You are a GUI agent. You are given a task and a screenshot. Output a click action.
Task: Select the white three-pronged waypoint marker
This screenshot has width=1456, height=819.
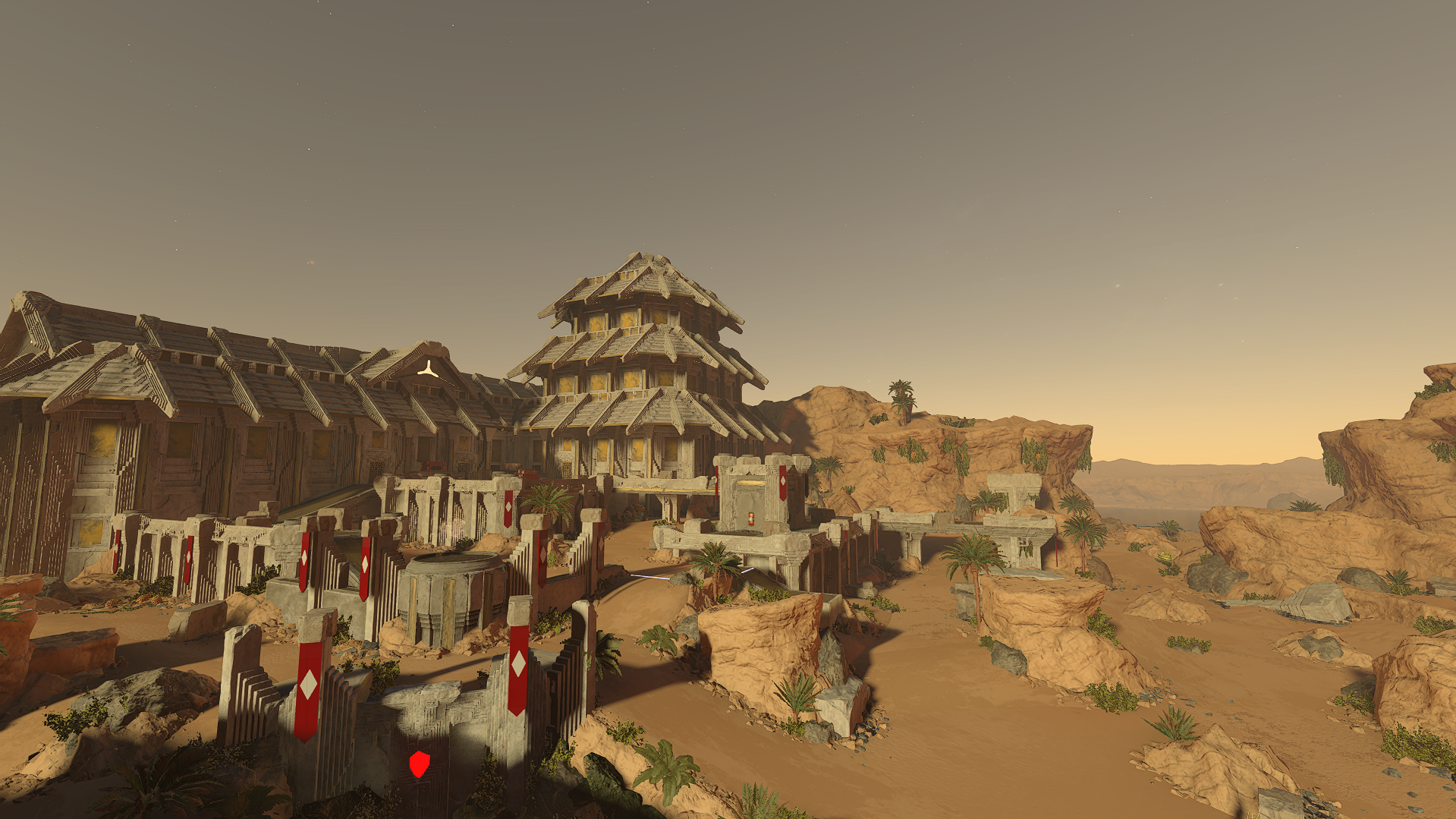pos(428,370)
